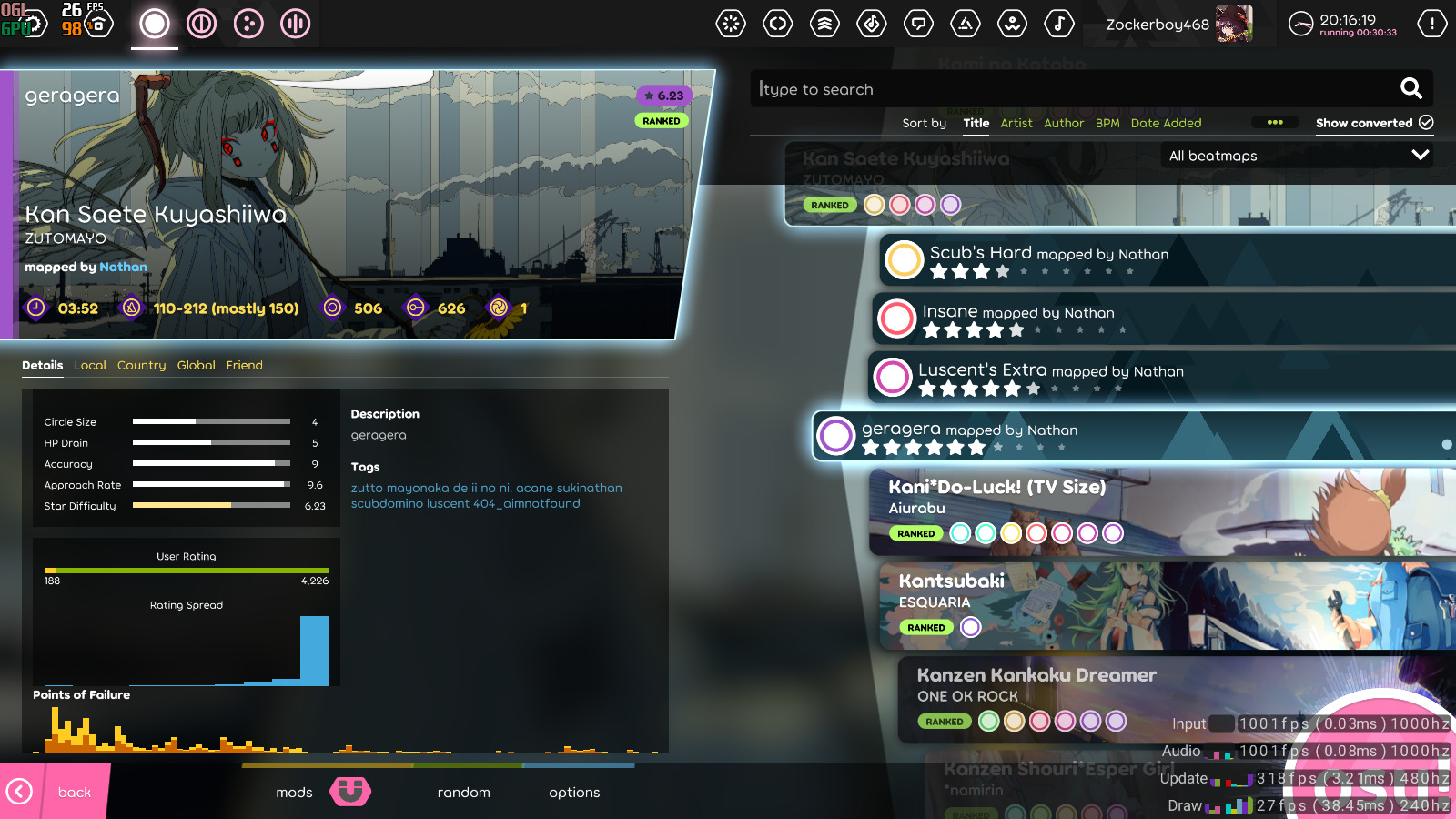Click the magnifying glass search icon
This screenshot has height=819, width=1456.
[1410, 89]
